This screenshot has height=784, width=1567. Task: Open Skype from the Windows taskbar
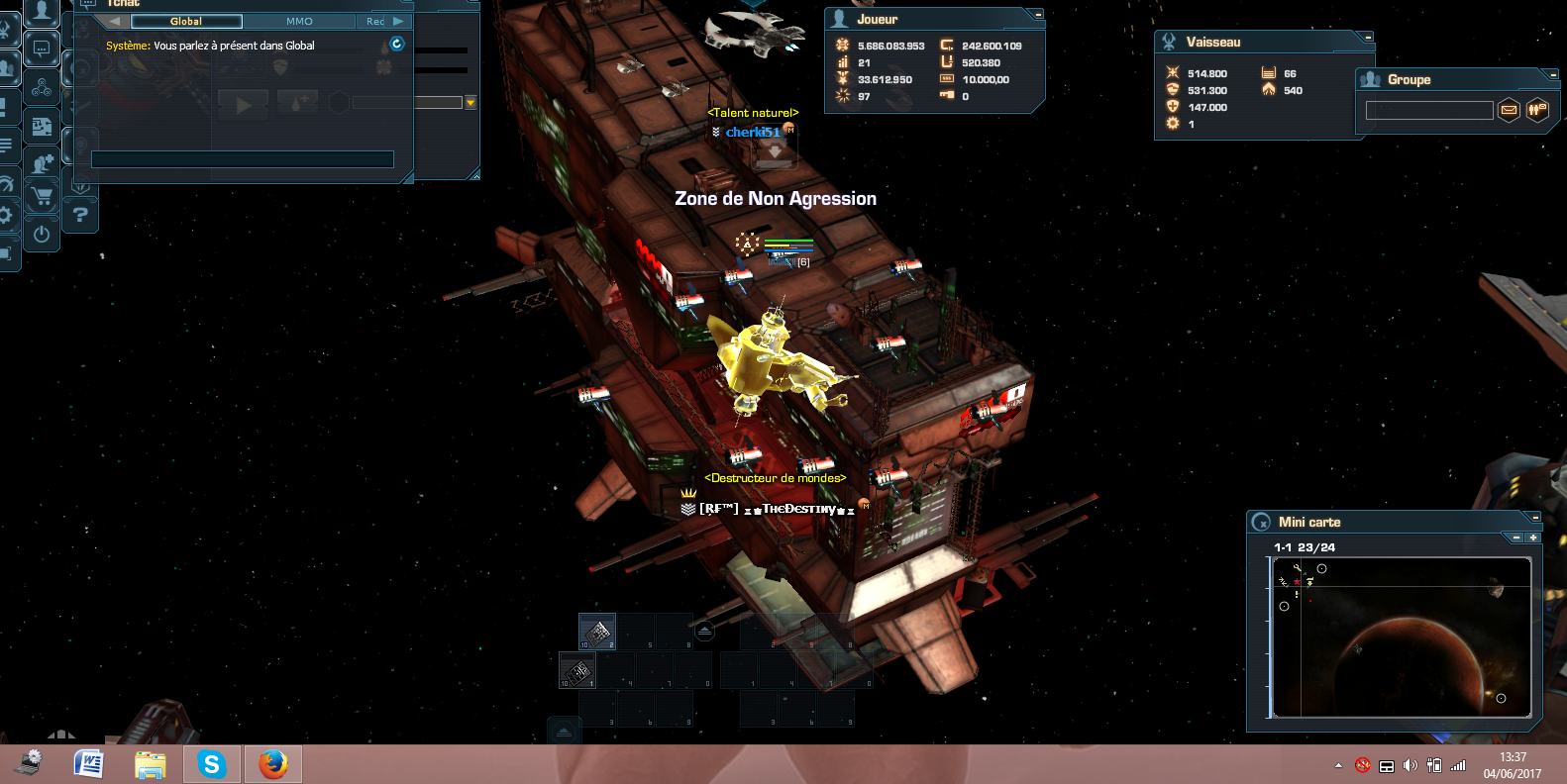tap(211, 764)
